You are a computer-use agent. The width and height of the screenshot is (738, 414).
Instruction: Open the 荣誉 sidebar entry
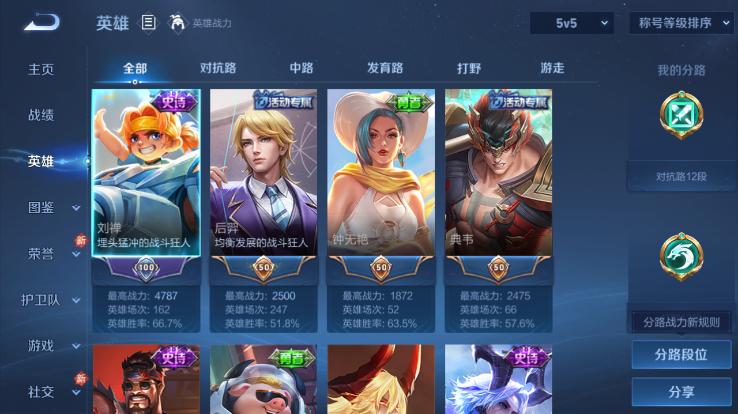(41, 253)
